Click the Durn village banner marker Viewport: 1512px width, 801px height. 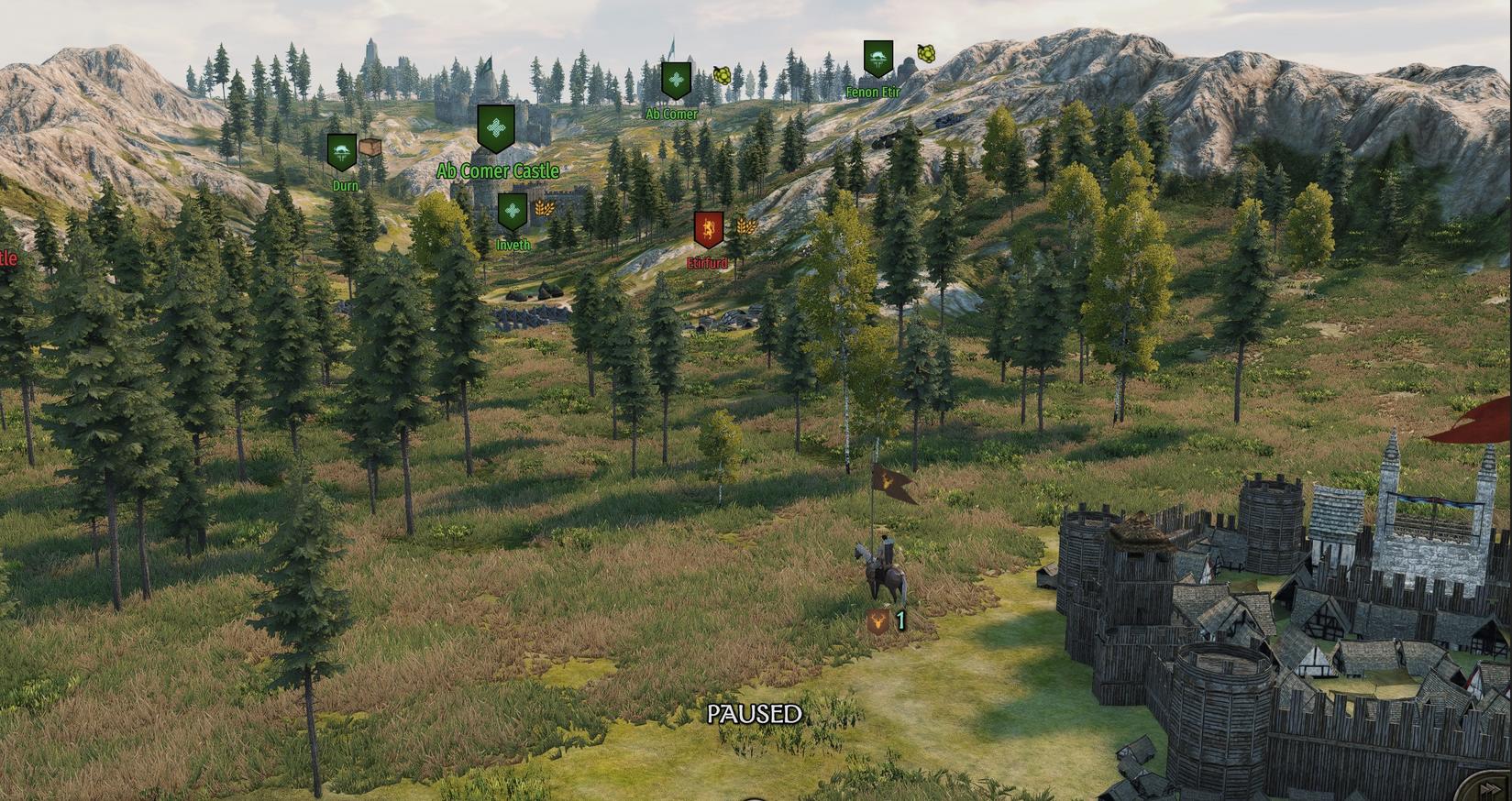pos(341,151)
